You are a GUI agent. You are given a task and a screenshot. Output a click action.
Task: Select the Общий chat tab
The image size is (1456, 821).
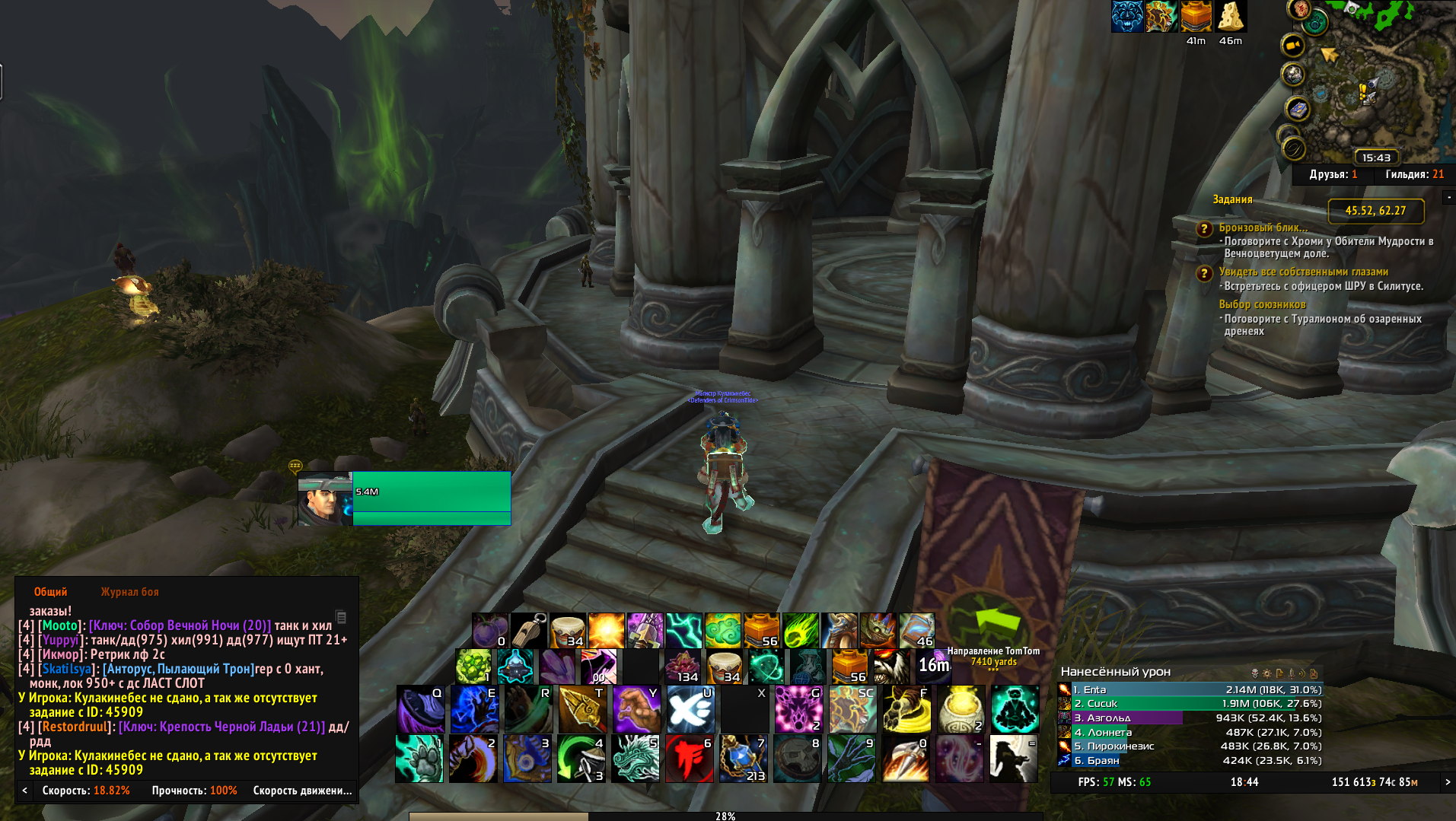pyautogui.click(x=50, y=592)
